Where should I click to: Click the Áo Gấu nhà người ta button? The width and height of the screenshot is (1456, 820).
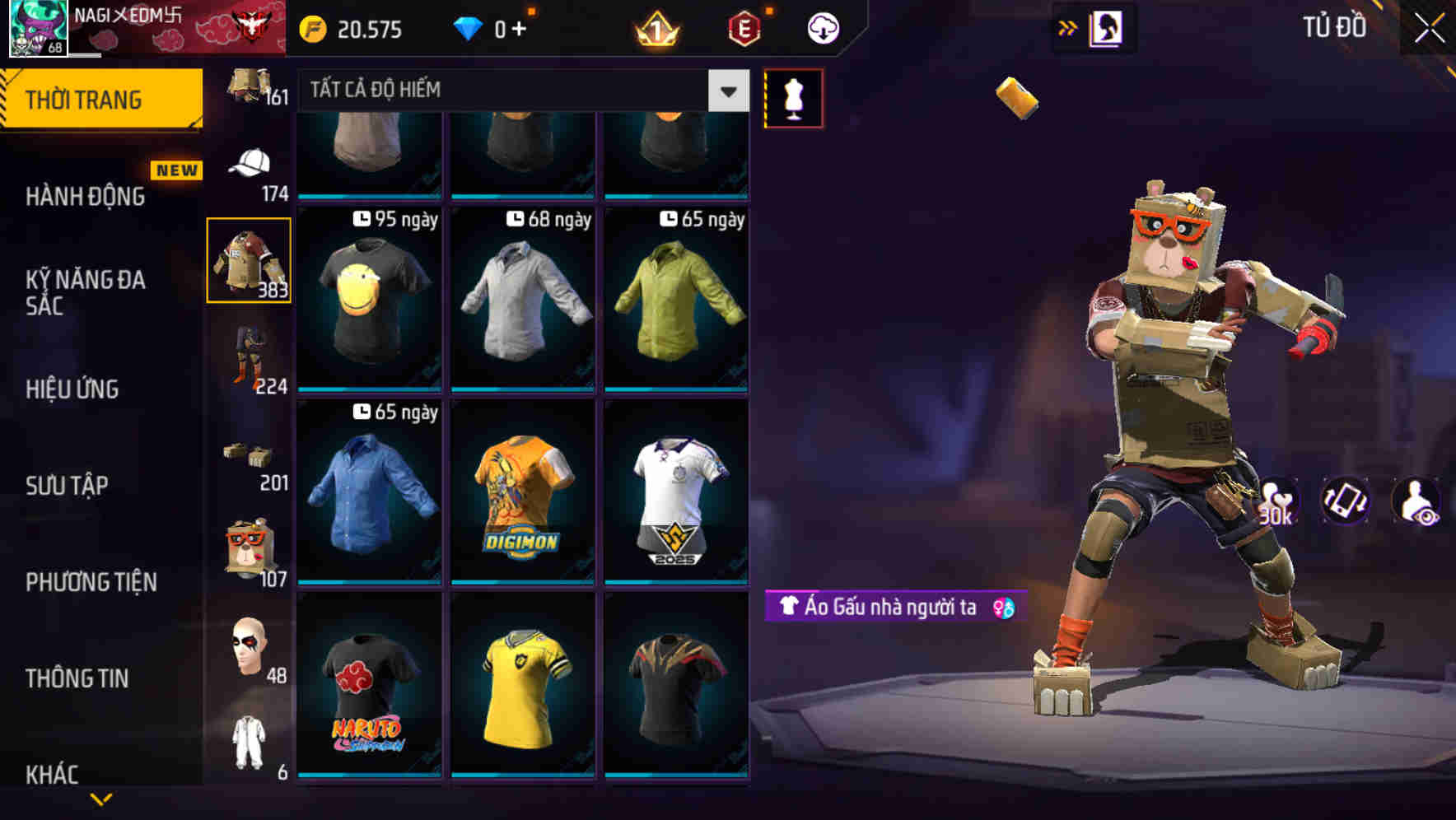click(888, 607)
